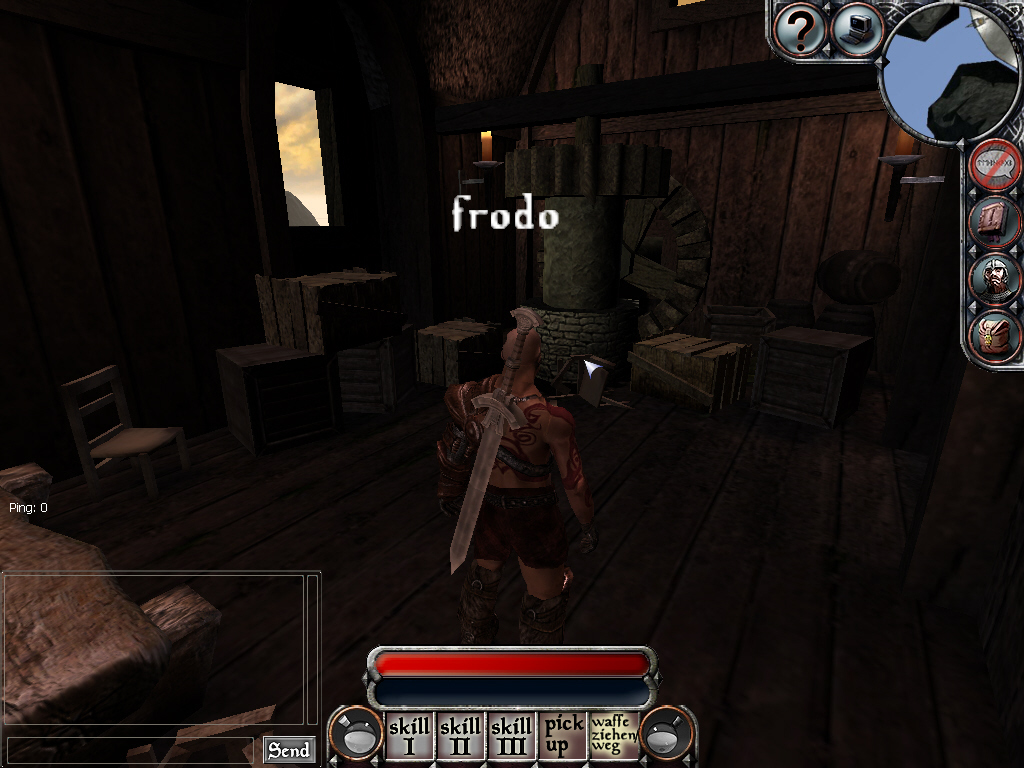This screenshot has height=768, width=1024.
Task: Open the question mark help button
Action: tap(800, 31)
